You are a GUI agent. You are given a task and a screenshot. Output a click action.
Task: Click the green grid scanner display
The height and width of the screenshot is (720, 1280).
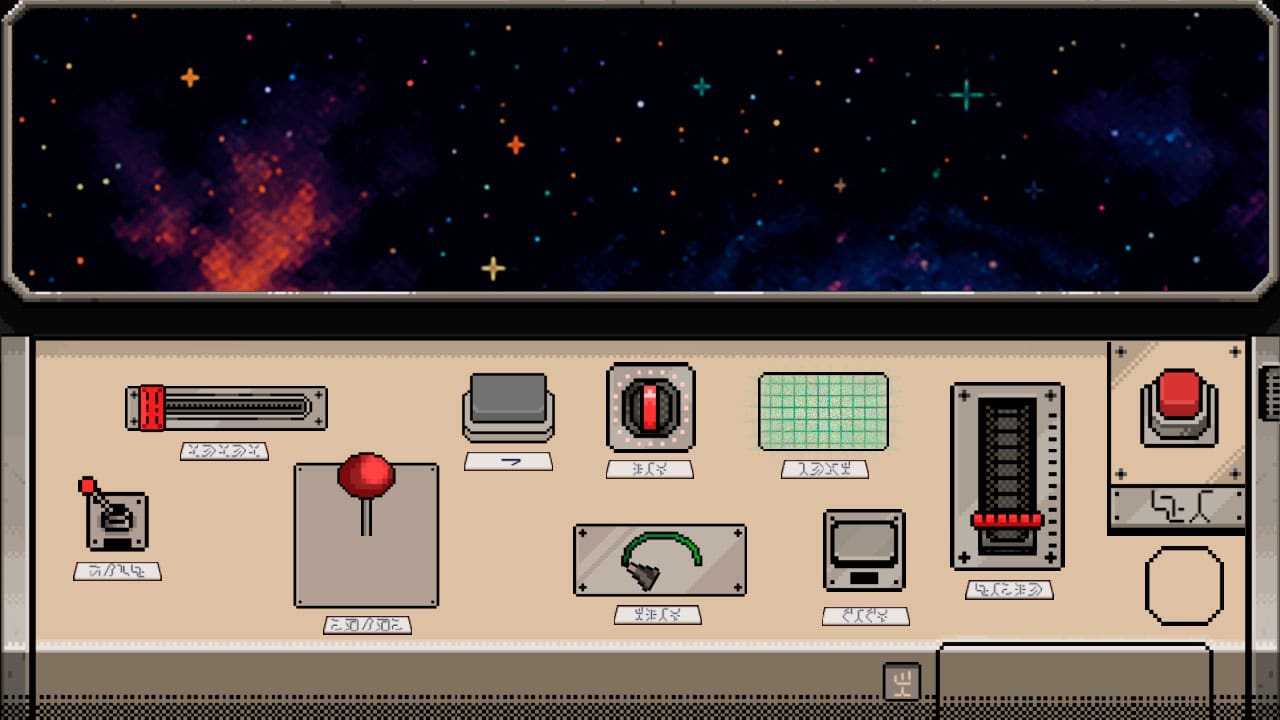tap(824, 412)
